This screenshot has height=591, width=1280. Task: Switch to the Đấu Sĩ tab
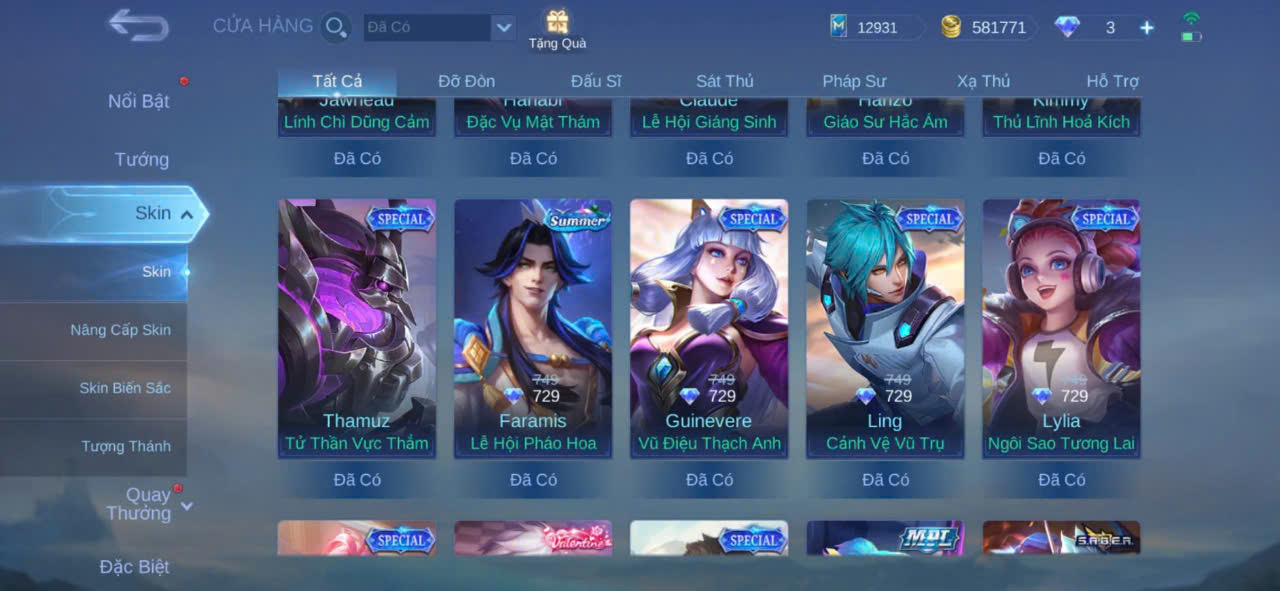coord(596,81)
